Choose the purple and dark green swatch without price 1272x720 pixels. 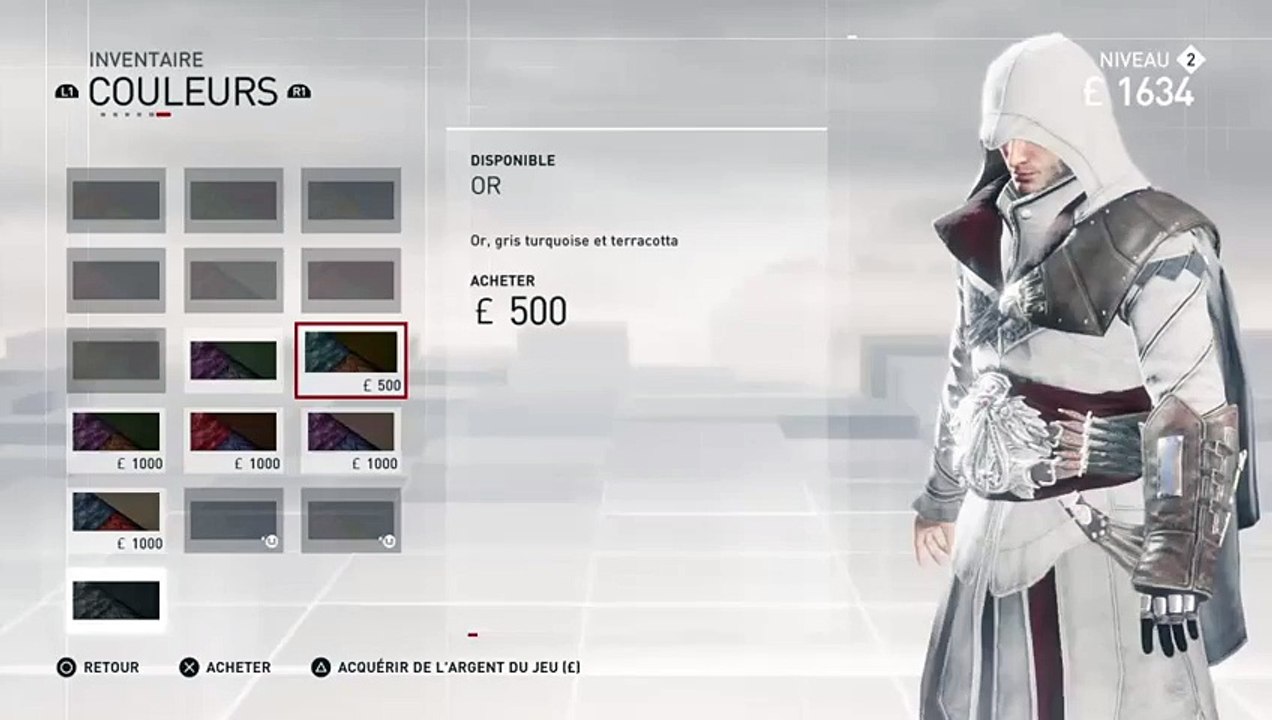point(233,360)
